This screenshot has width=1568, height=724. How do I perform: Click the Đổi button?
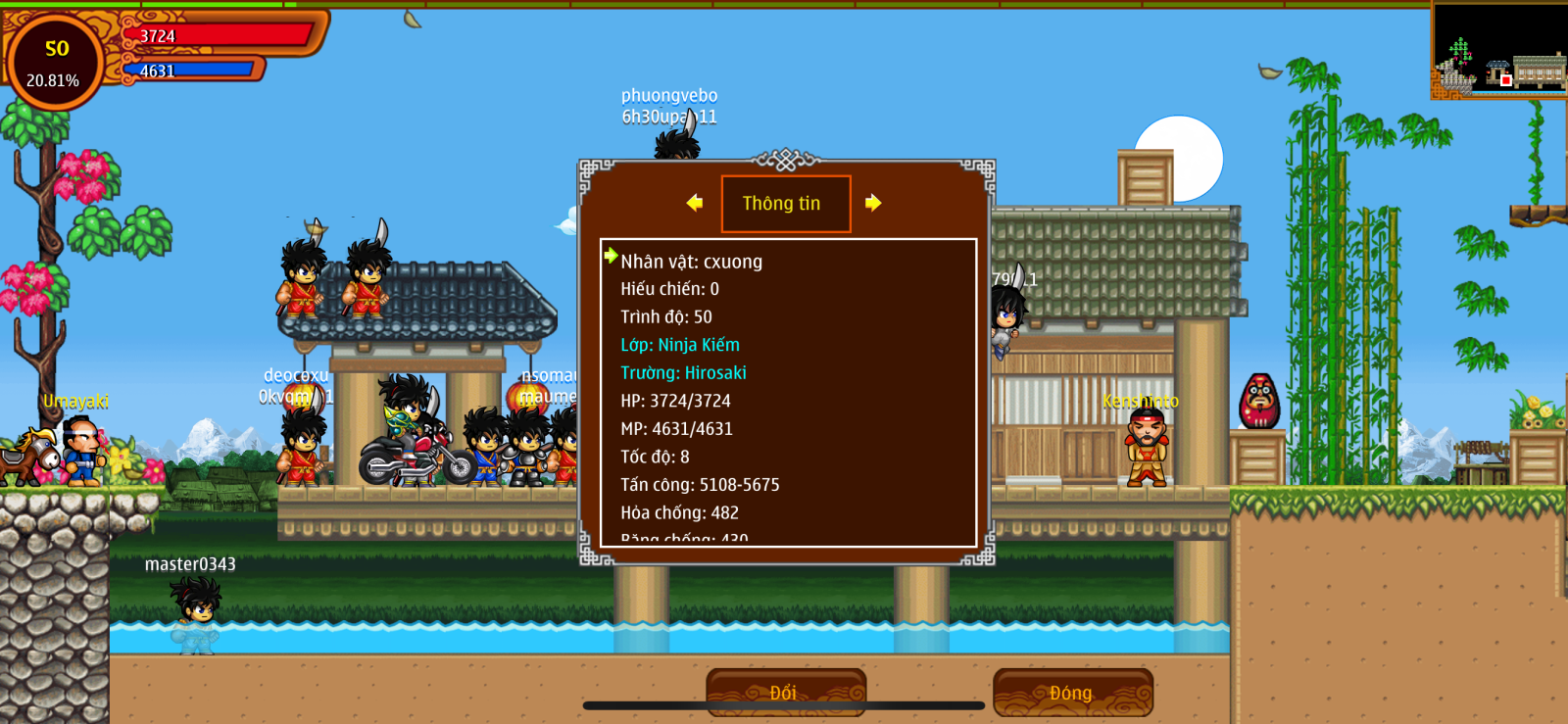tap(785, 692)
